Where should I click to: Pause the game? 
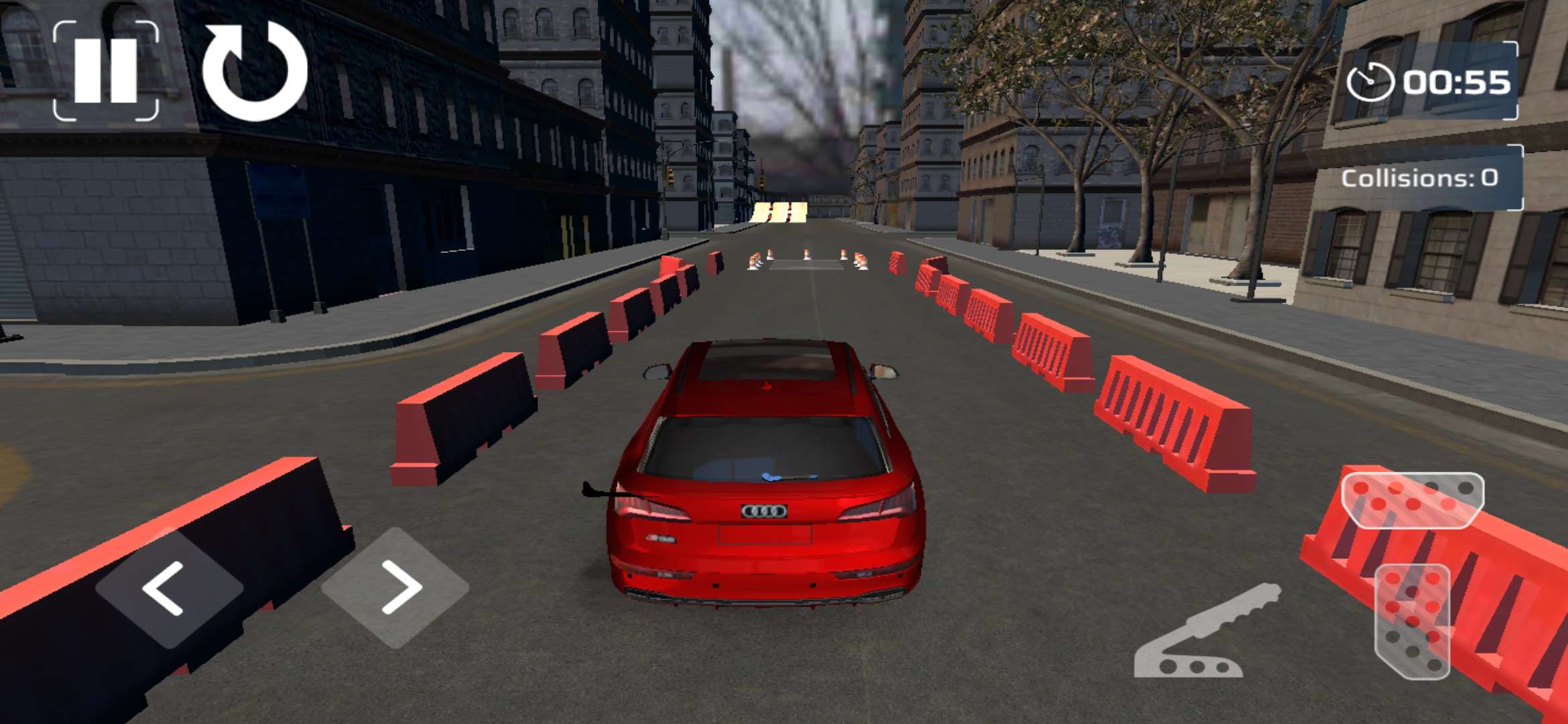106,70
